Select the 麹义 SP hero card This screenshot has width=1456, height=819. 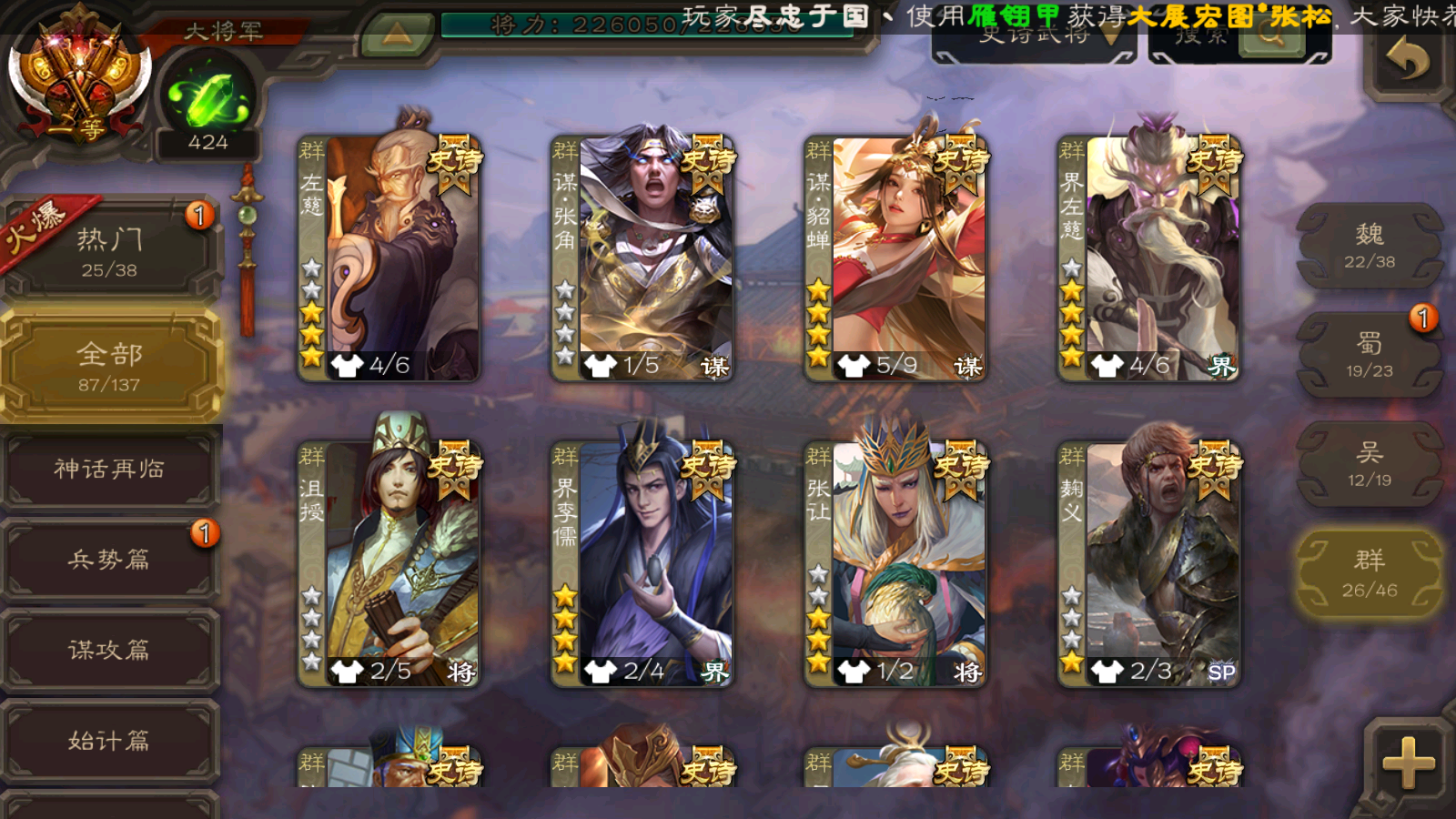tap(1148, 564)
